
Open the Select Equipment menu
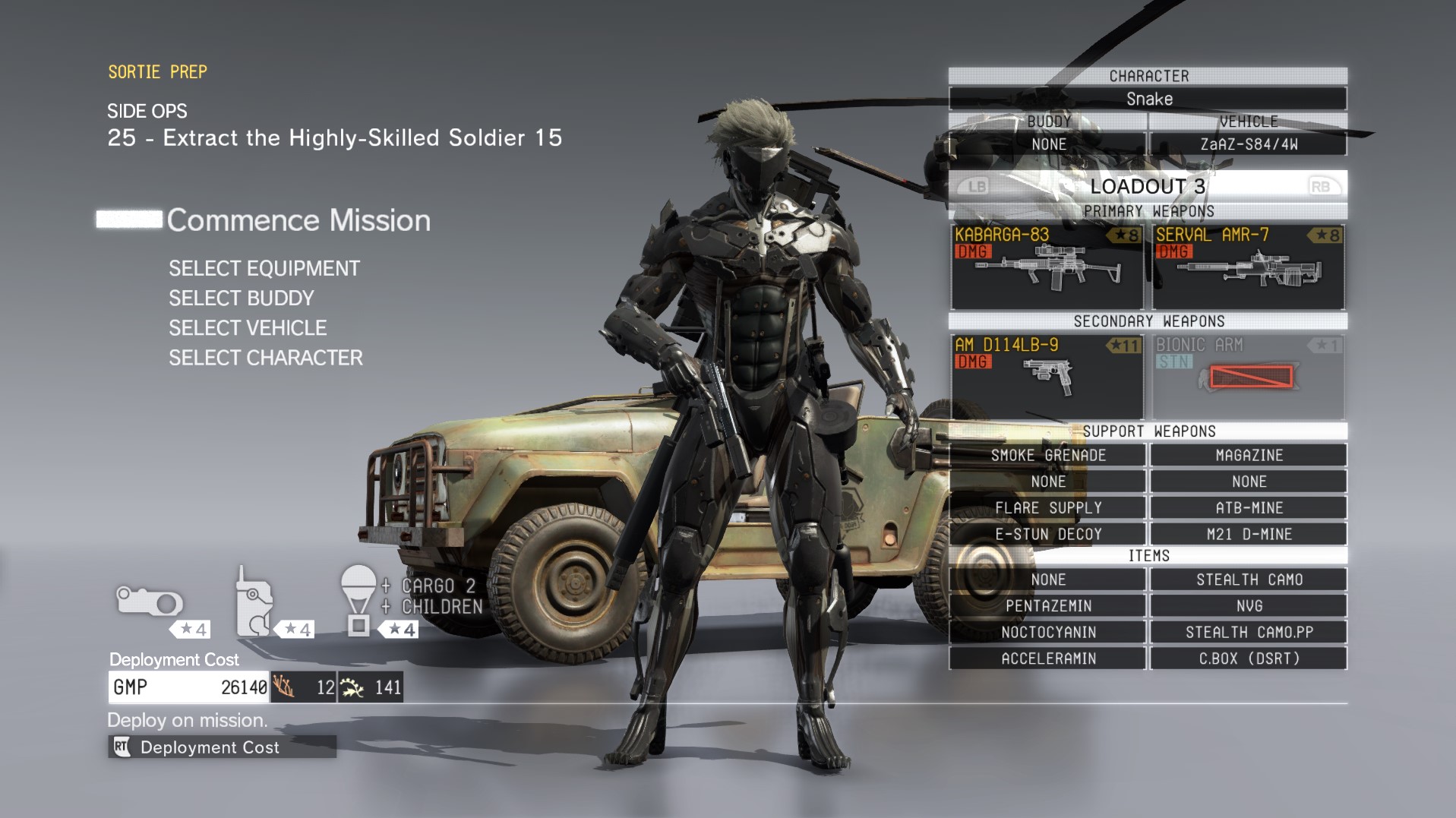(x=264, y=269)
